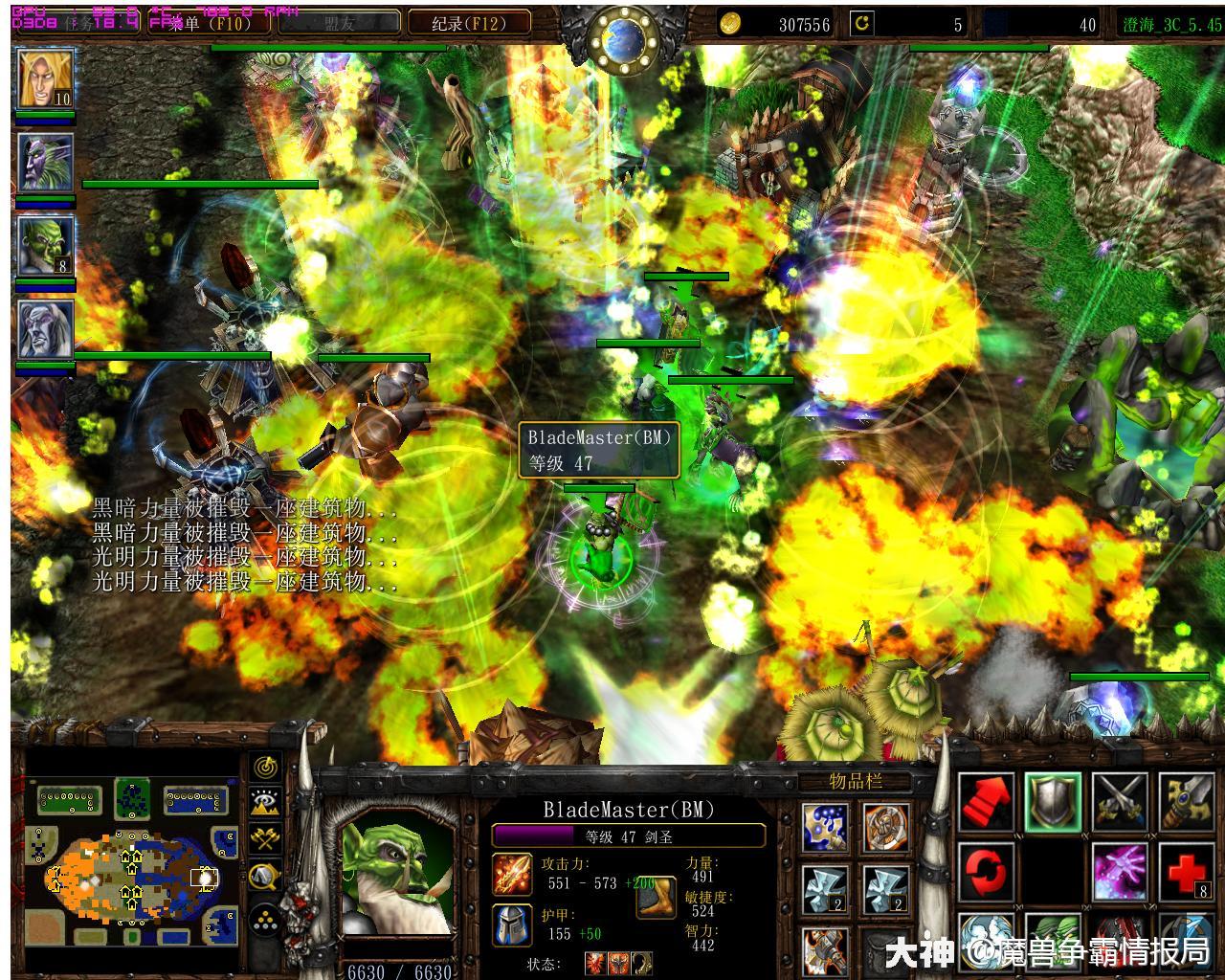Select the pale undead hero portrait
The height and width of the screenshot is (980, 1225).
45,330
